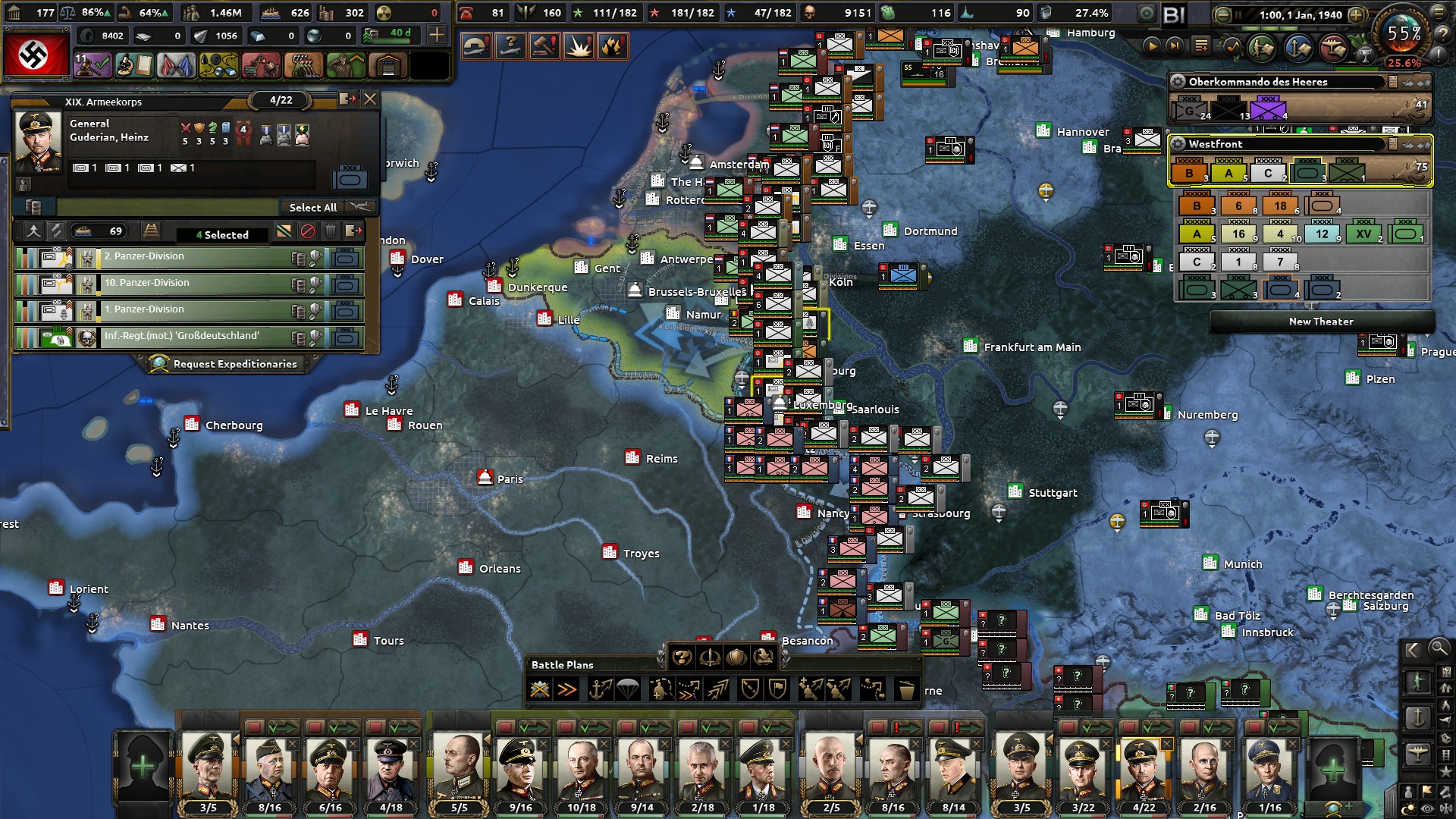Open Research with the microscope icon

(x=134, y=65)
